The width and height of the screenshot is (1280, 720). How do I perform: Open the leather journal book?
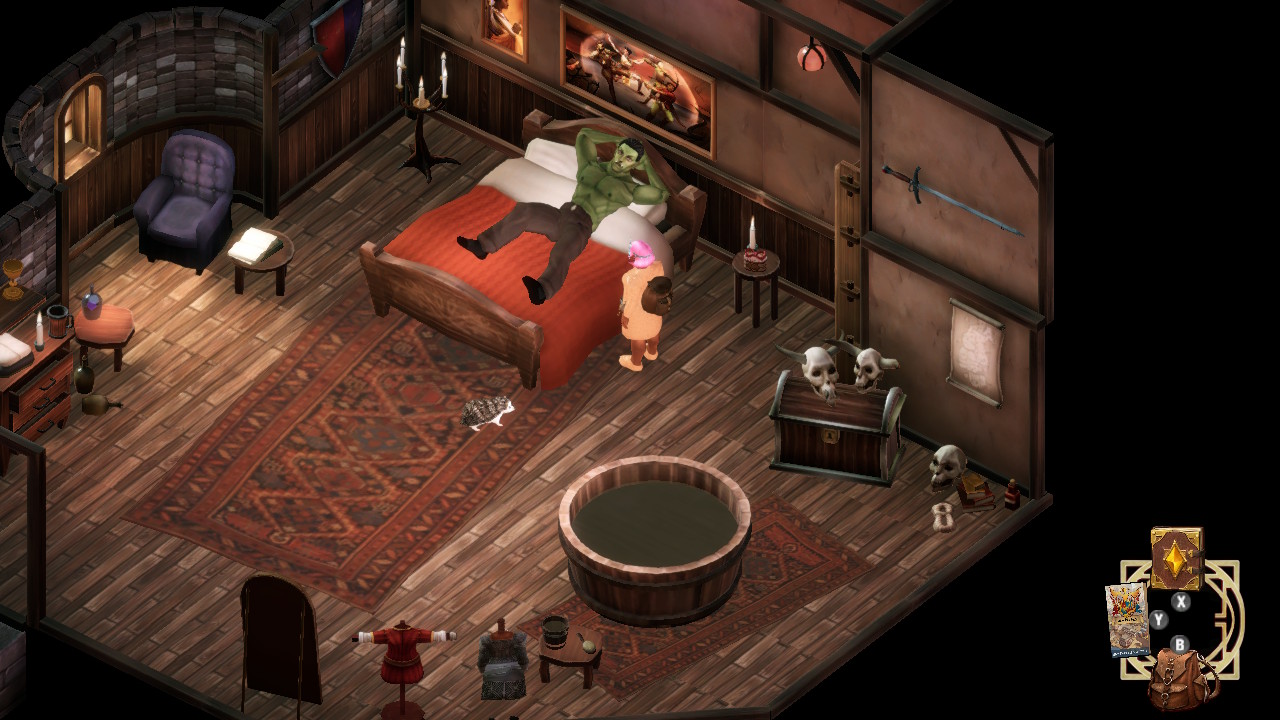pos(1176,558)
